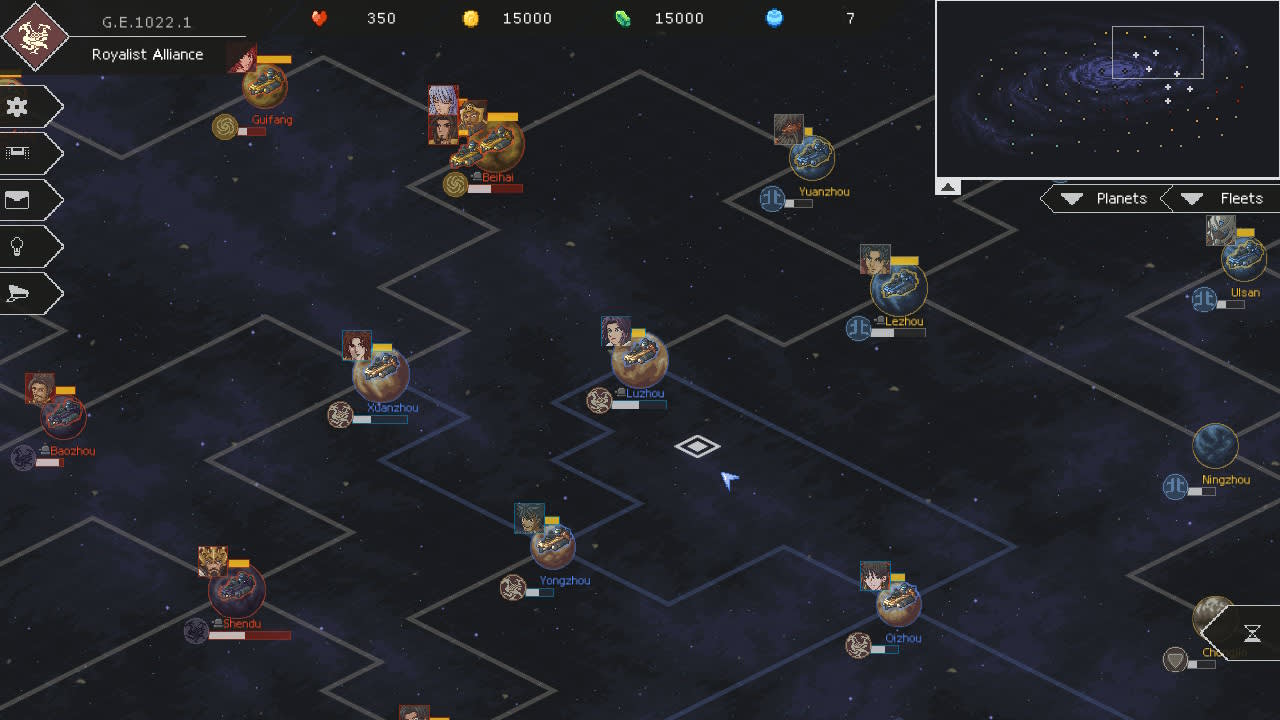The height and width of the screenshot is (720, 1280).
Task: Click the diamond marker at map center
Action: (x=697, y=447)
